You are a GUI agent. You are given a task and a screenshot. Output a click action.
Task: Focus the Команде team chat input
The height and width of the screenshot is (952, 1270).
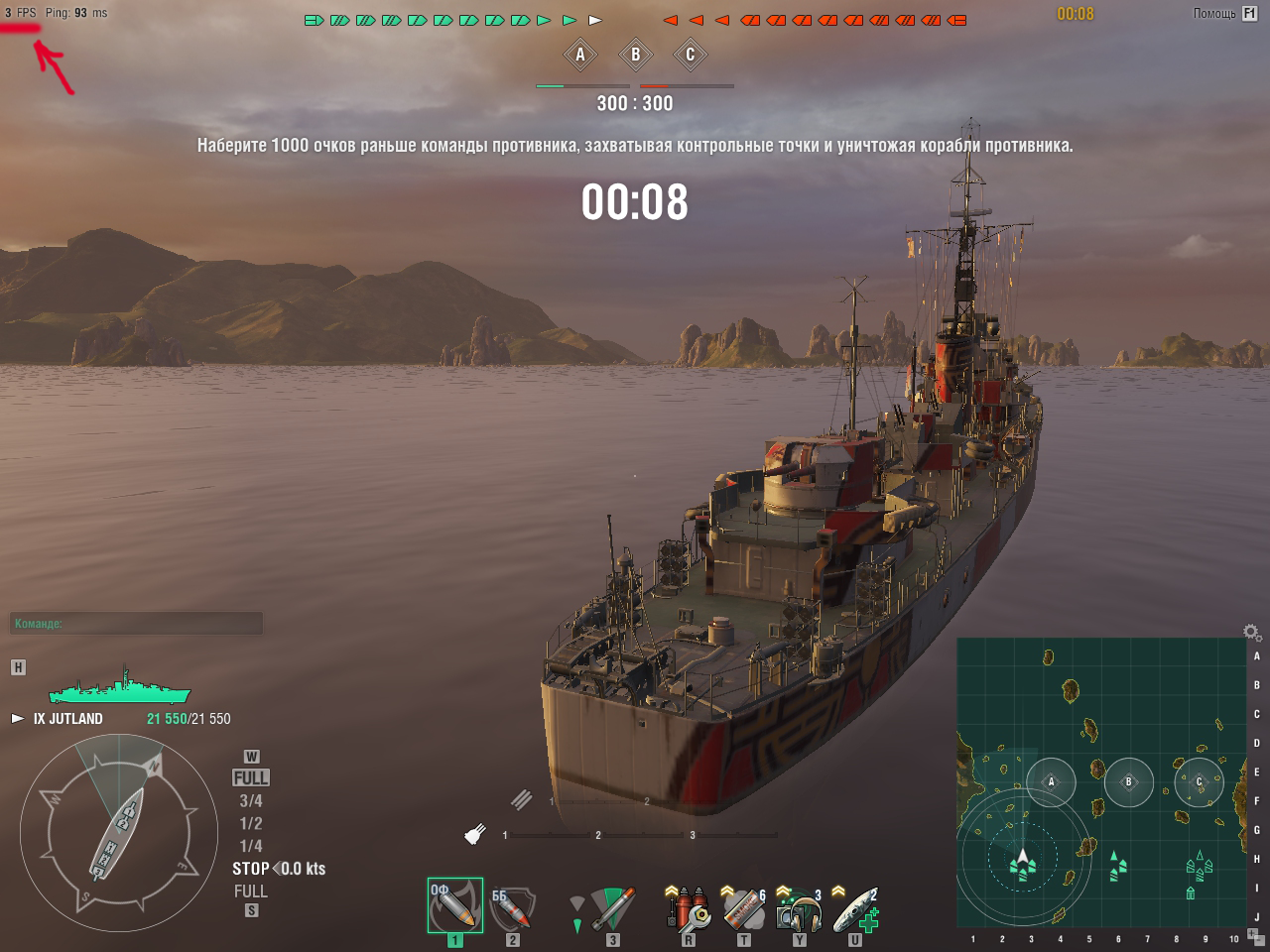pyautogui.click(x=137, y=624)
